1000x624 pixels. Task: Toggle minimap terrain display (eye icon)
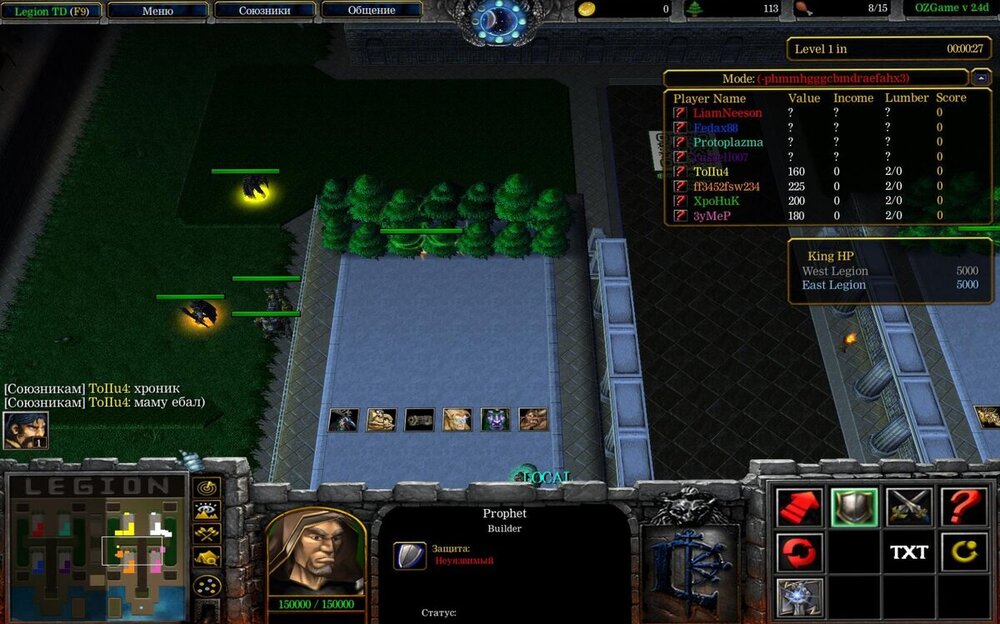coord(207,510)
